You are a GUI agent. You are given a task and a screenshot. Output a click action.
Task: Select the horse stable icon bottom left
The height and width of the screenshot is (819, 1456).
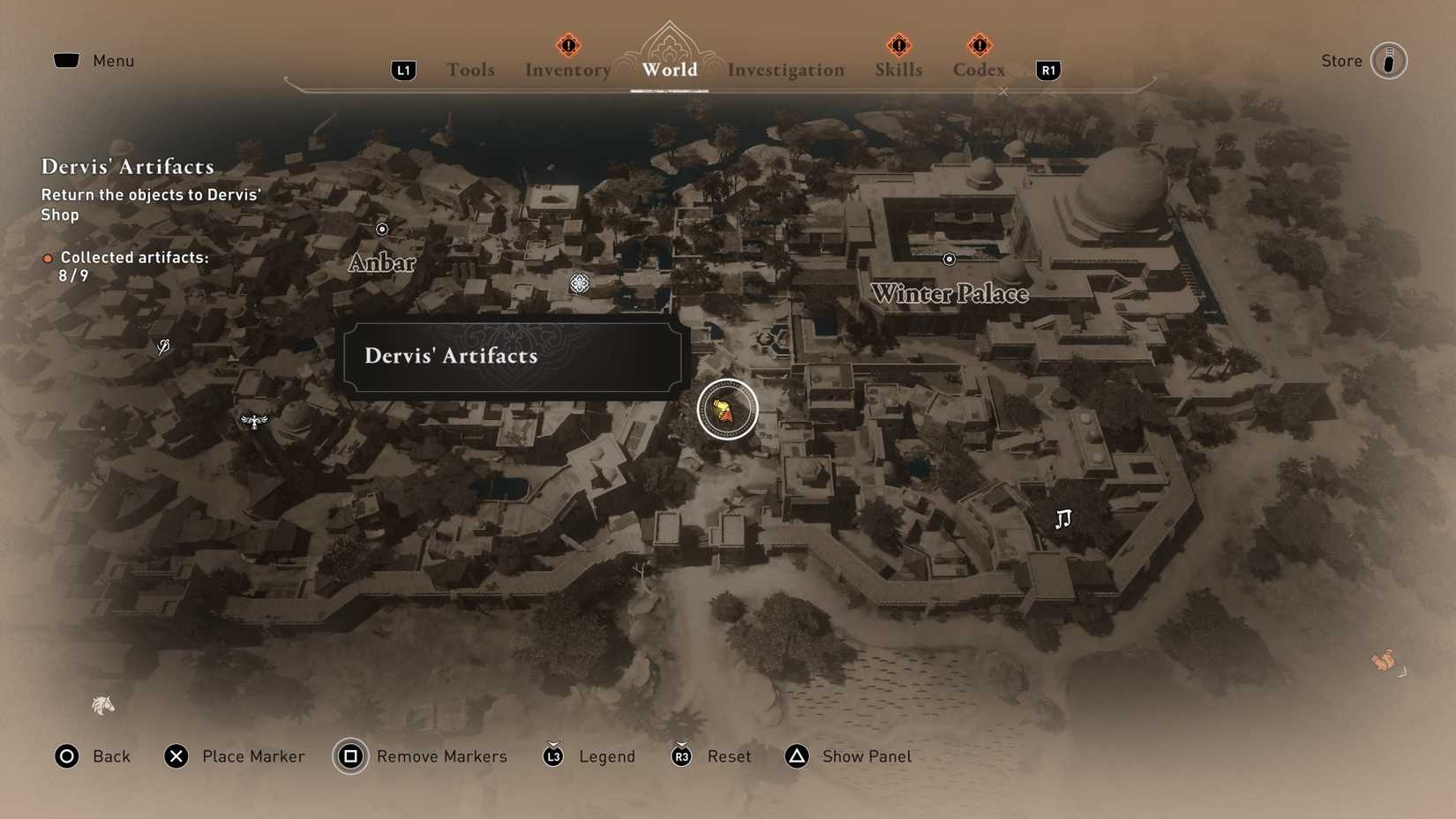coord(101,705)
